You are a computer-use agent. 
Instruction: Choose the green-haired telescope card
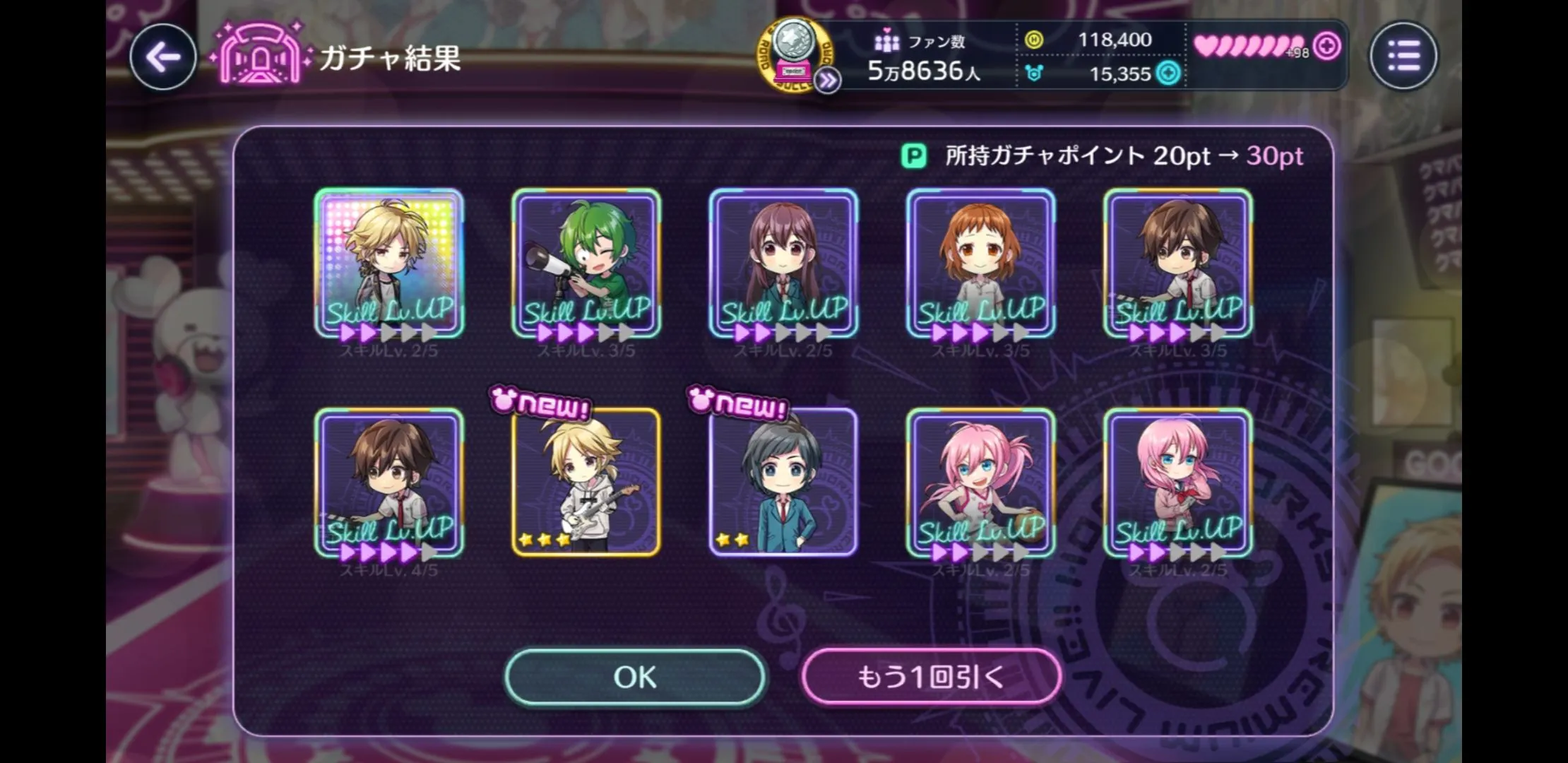coord(586,263)
